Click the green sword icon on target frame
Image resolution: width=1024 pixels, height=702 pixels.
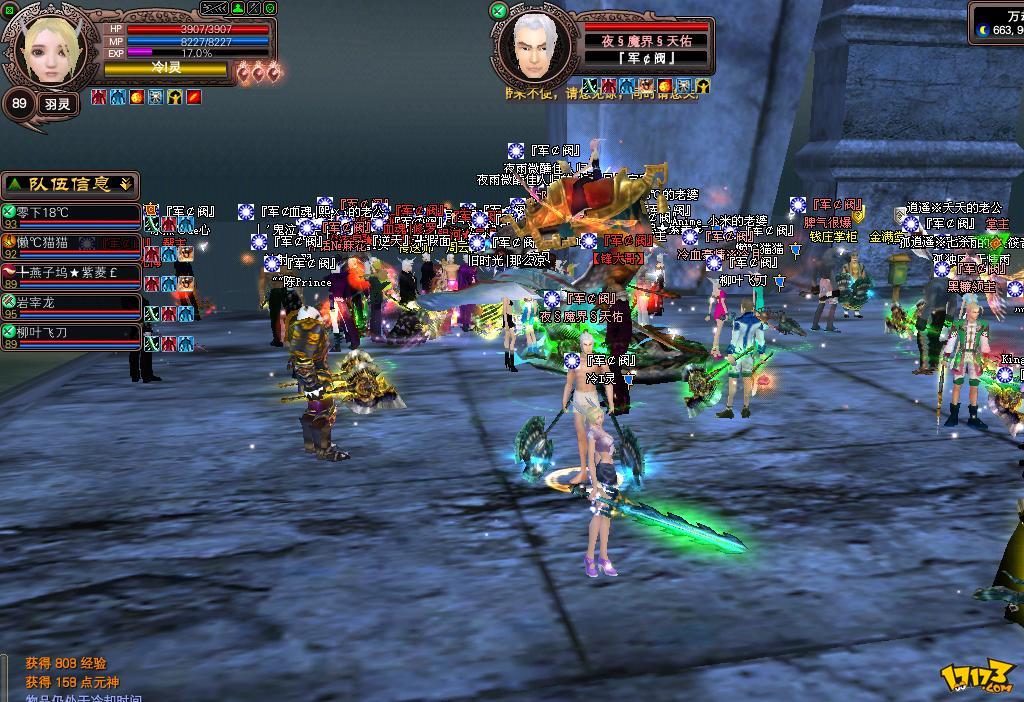pos(498,10)
